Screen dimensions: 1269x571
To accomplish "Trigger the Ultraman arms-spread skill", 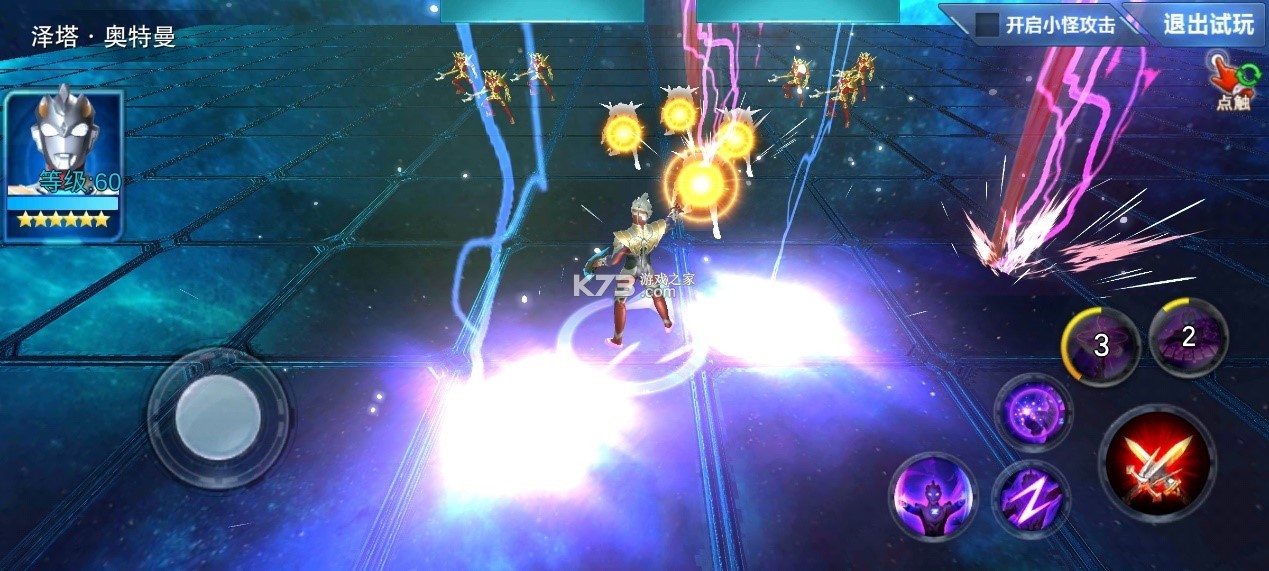I will [932, 497].
